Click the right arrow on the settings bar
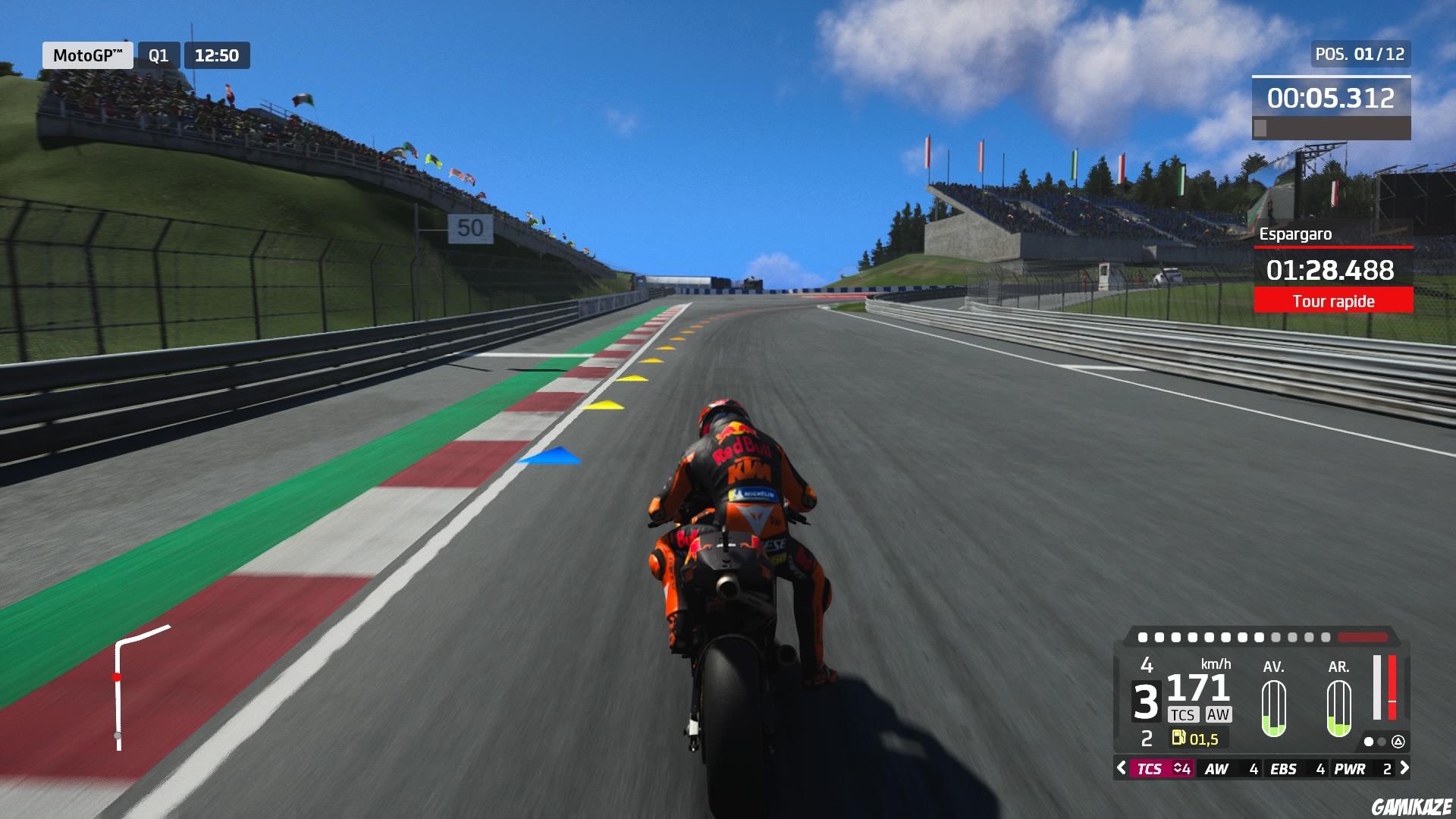1456x819 pixels. [1406, 768]
